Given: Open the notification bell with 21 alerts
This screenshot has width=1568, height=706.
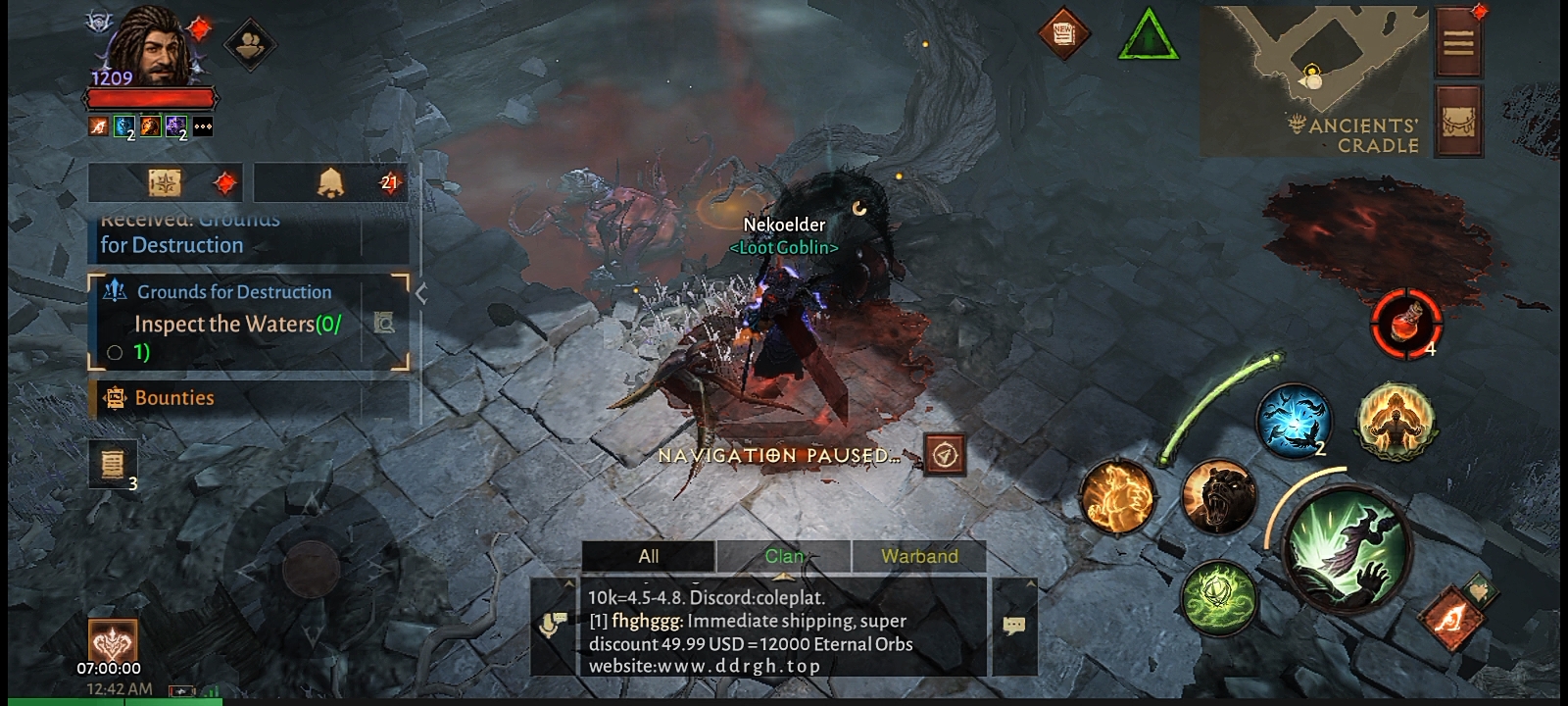Looking at the screenshot, I should 331,182.
